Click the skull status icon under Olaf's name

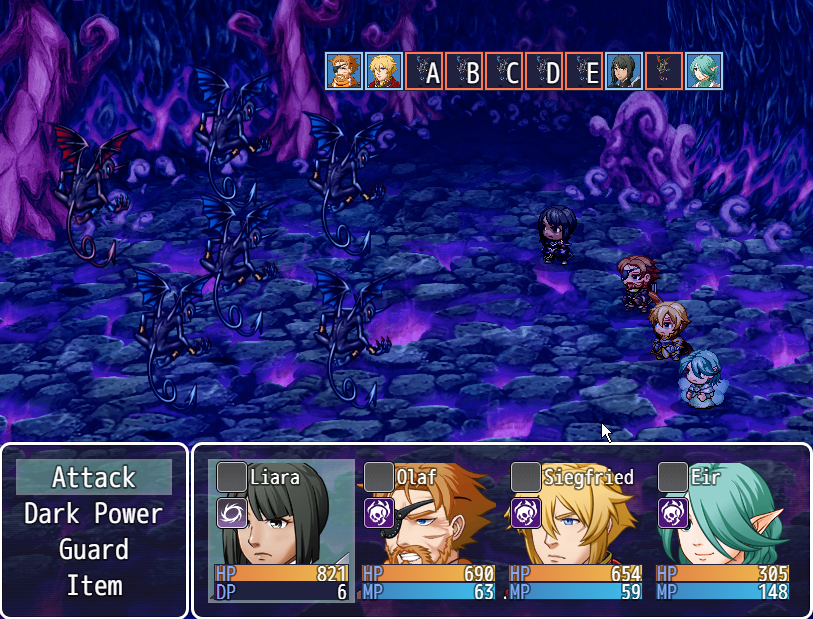379,514
